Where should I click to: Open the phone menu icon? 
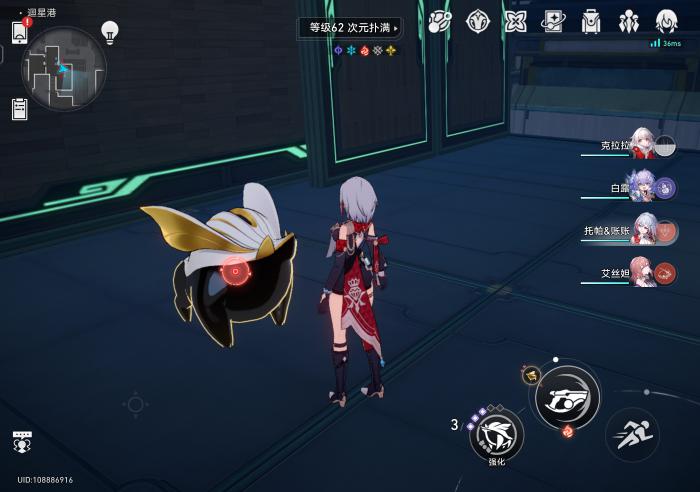19,32
